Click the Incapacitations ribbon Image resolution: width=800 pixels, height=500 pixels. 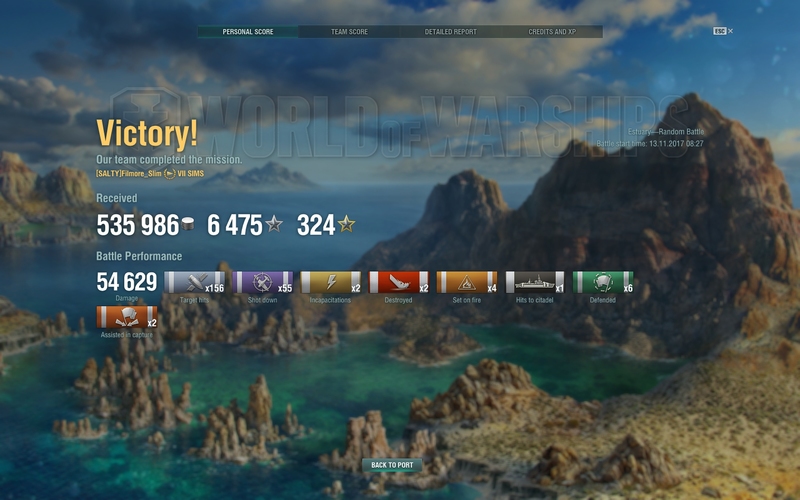[x=330, y=283]
